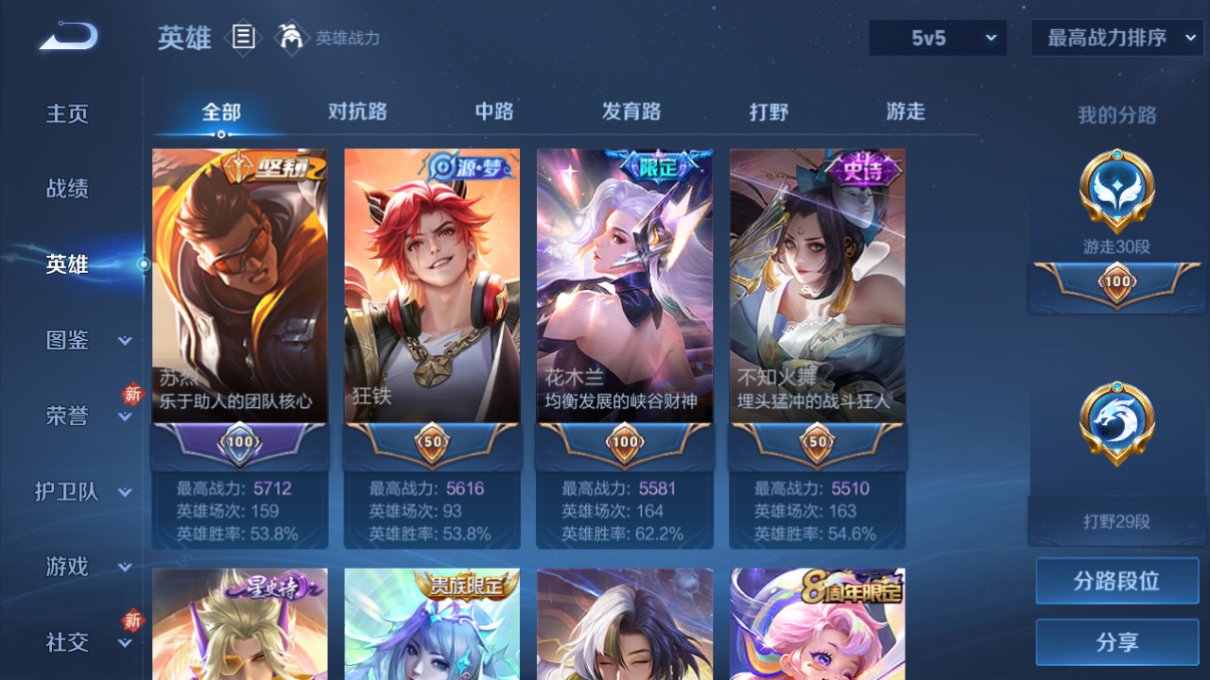
Task: Select the 狂铁 hero card
Action: point(432,300)
